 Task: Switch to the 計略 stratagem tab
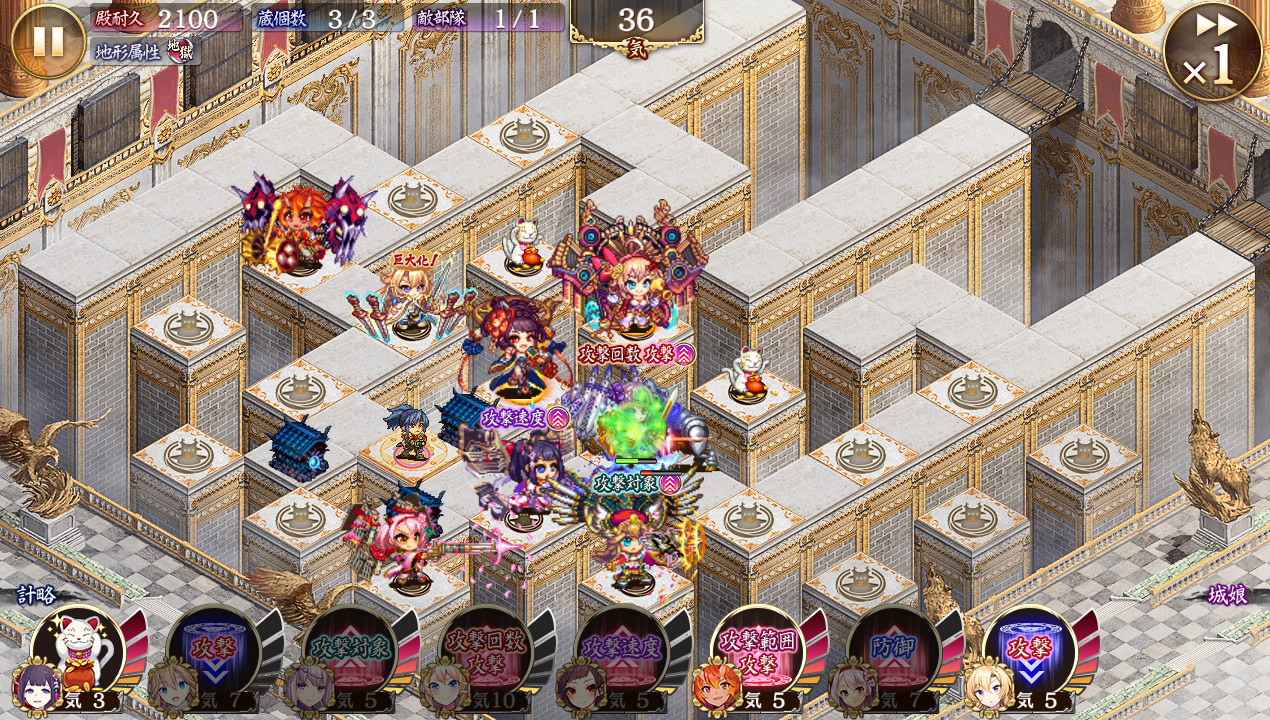click(x=36, y=595)
